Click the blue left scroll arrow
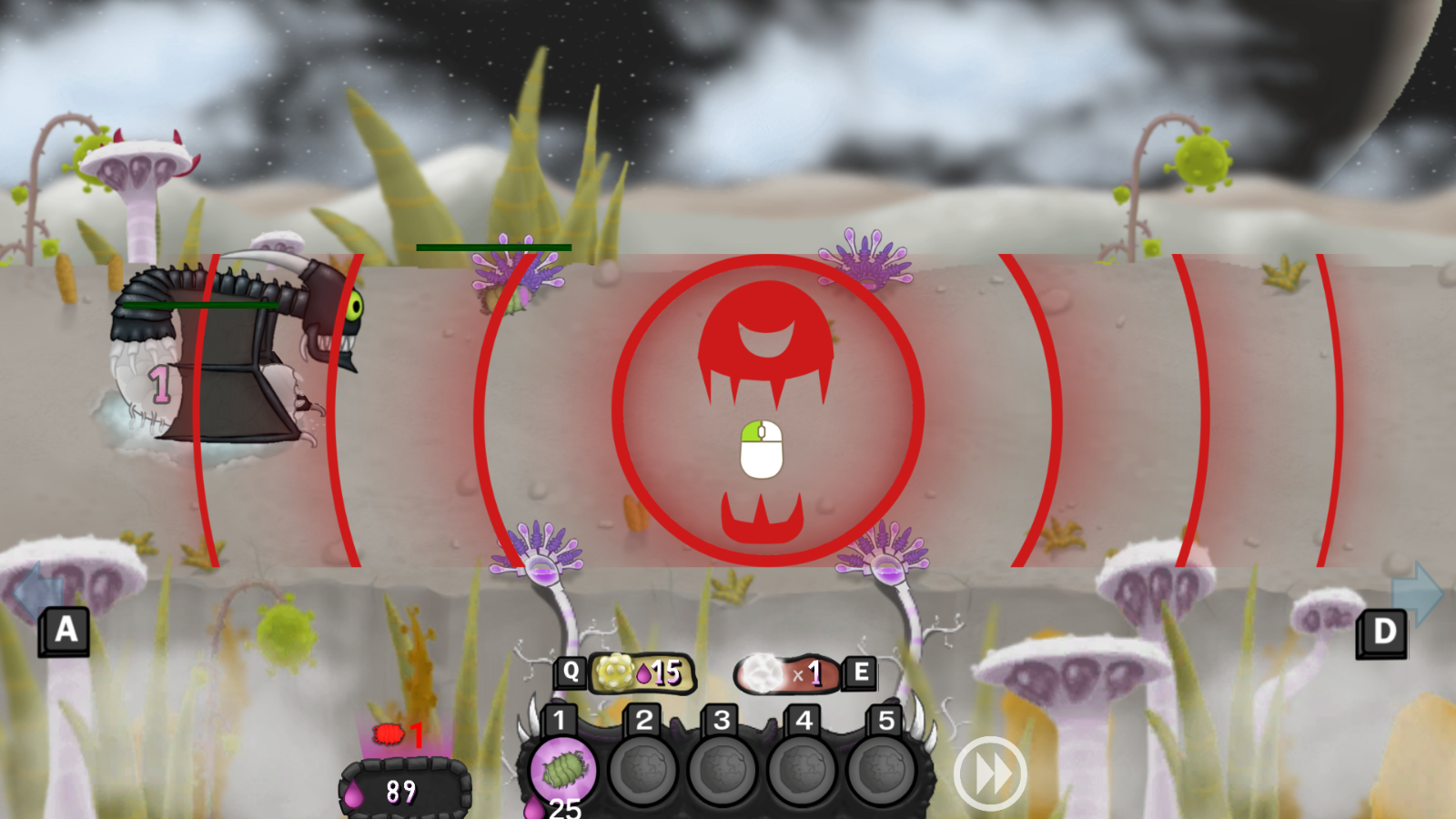The image size is (1456, 819). [x=35, y=591]
